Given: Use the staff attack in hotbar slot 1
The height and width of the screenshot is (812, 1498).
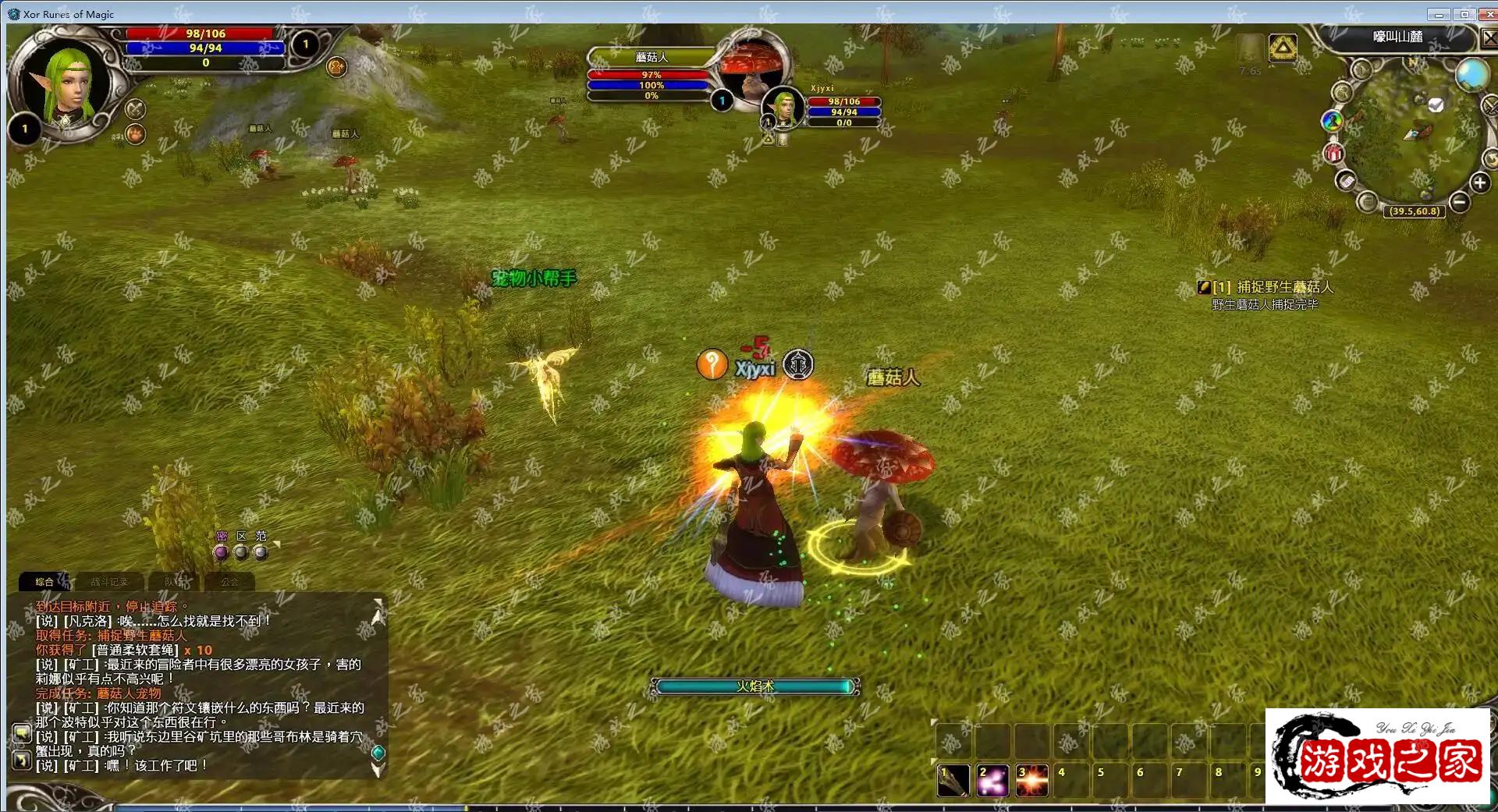Looking at the screenshot, I should coord(953,780).
